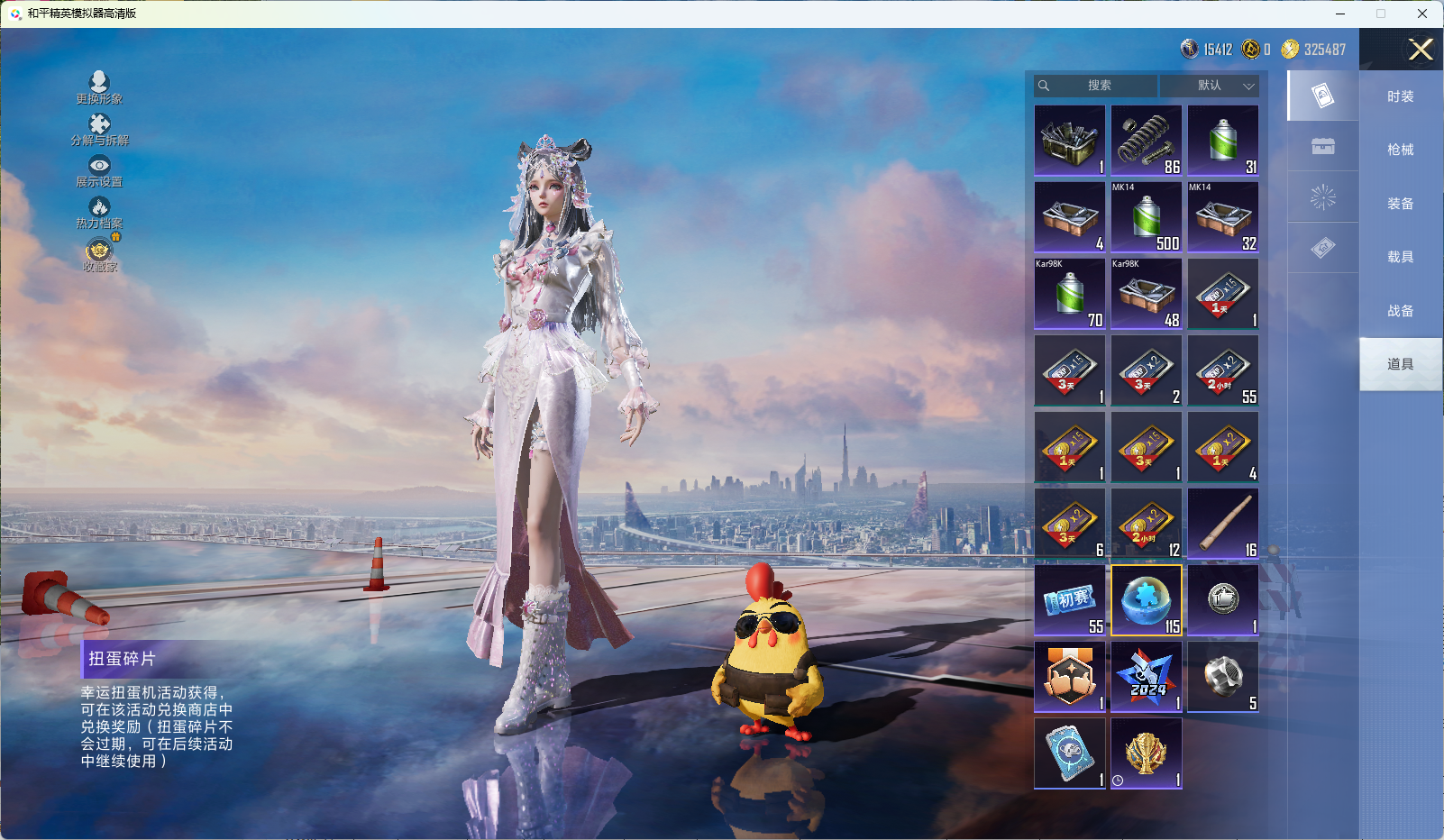Image resolution: width=1444 pixels, height=840 pixels.
Task: Click the 搜索 search field
Action: coord(1097,86)
